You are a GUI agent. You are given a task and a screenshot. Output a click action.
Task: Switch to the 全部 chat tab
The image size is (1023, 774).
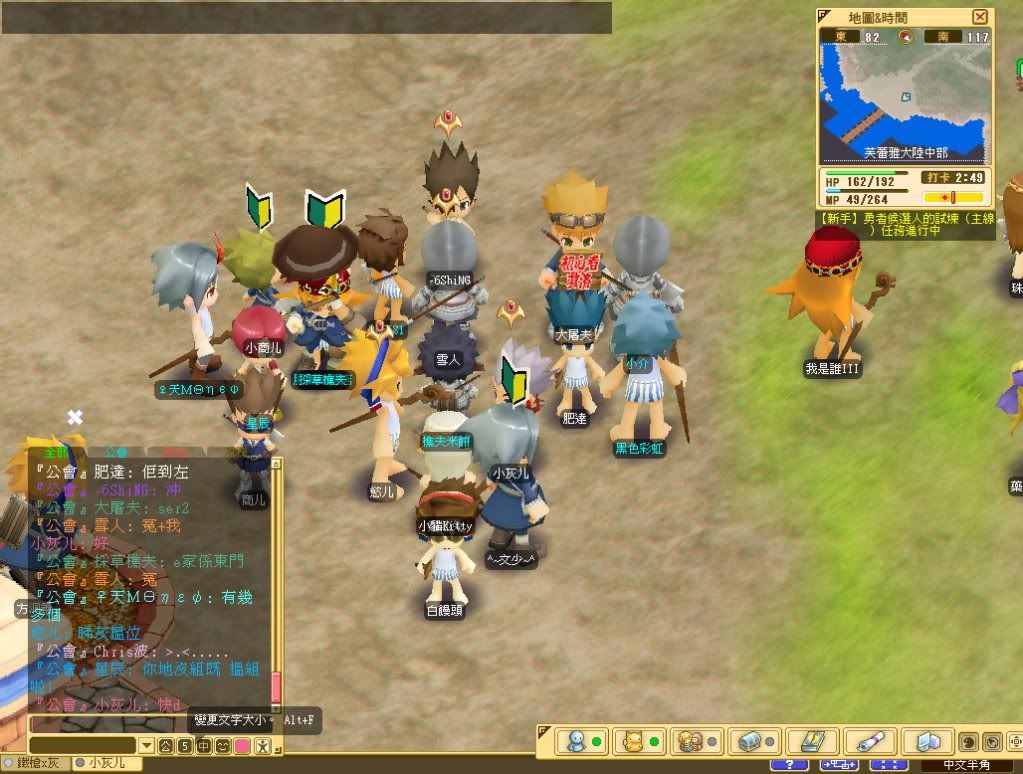point(57,452)
